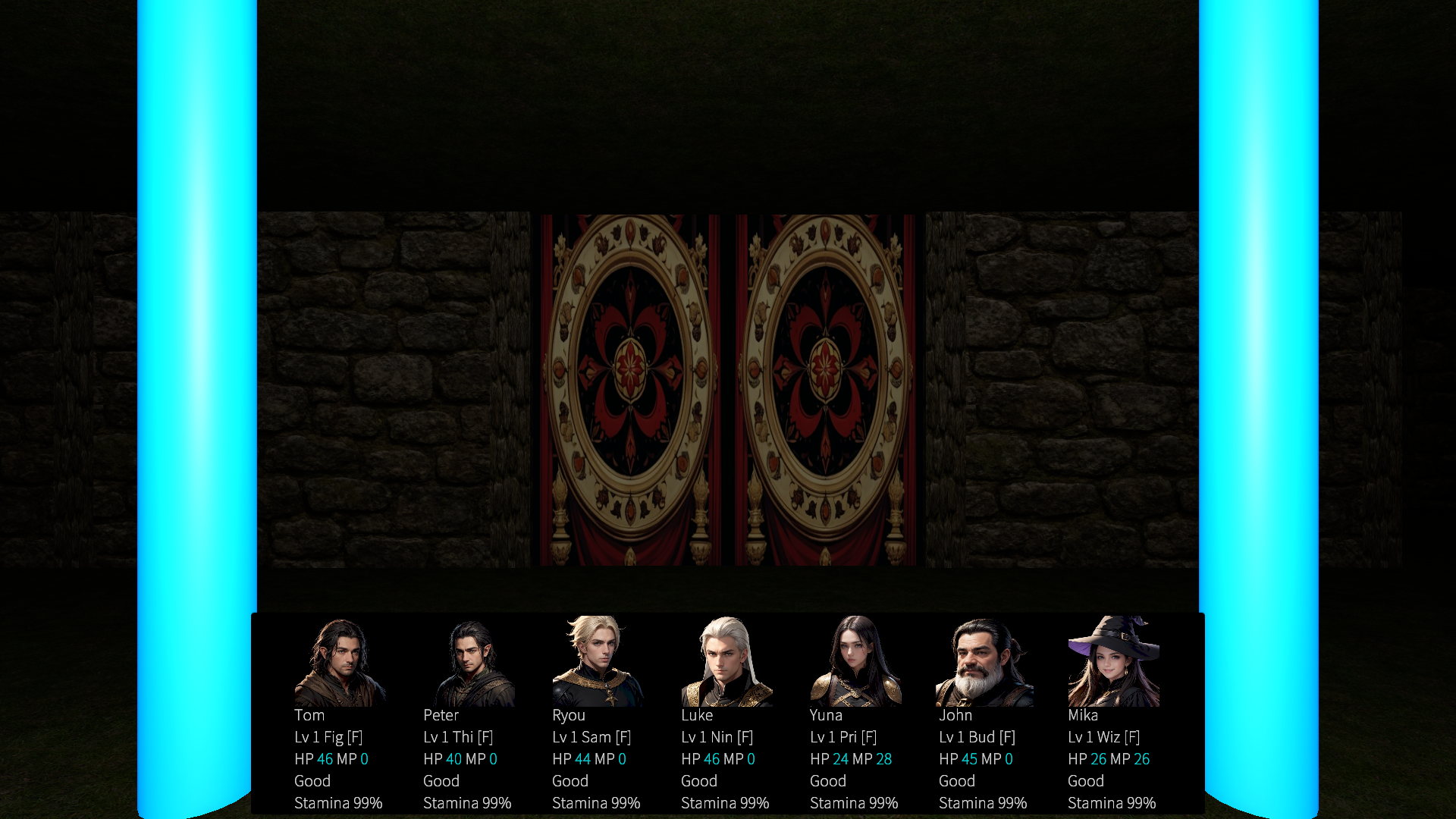
Task: Select Mika the wizard's portrait
Action: tap(1113, 661)
